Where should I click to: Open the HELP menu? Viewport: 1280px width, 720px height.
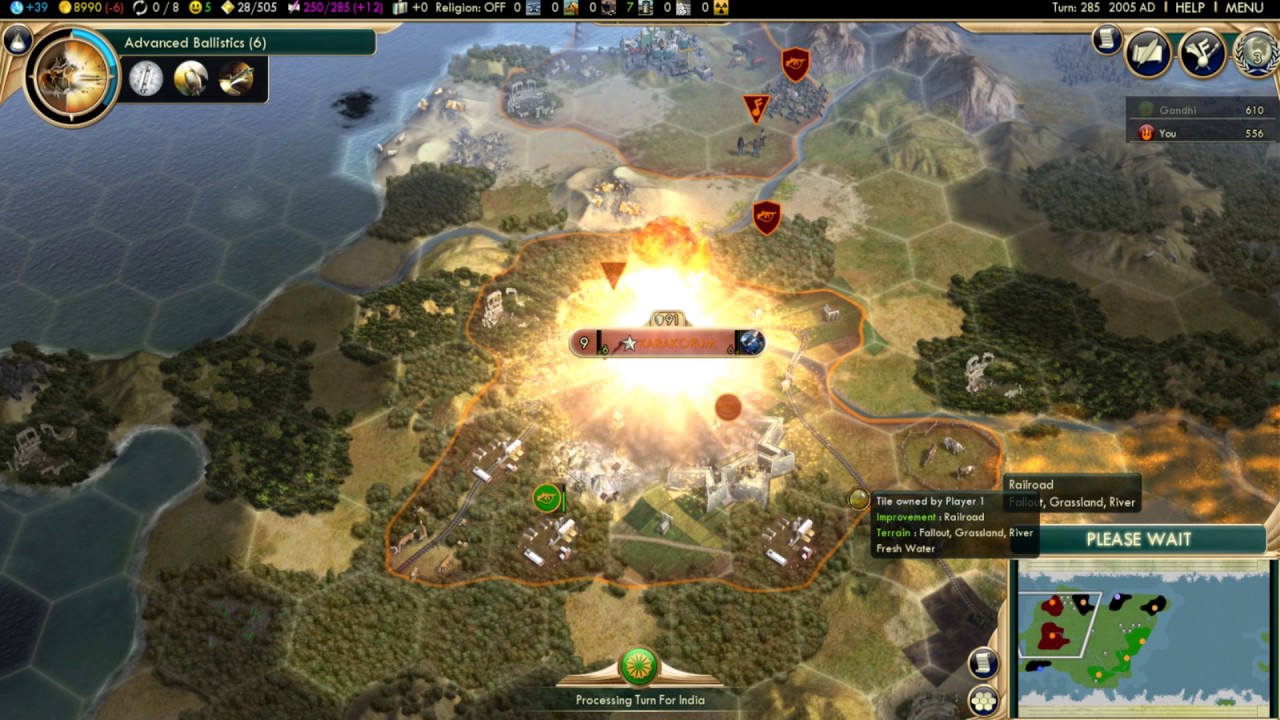point(1189,7)
